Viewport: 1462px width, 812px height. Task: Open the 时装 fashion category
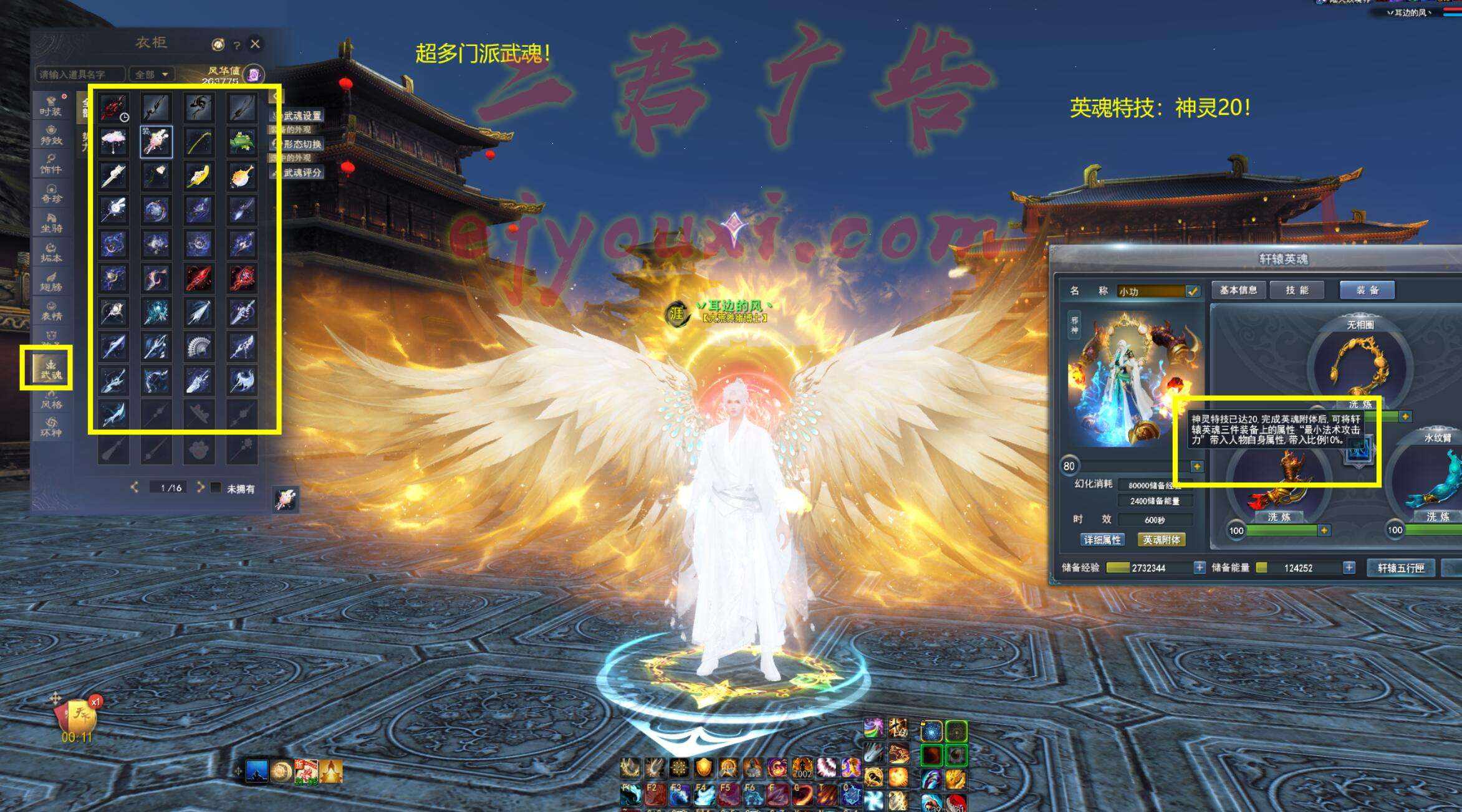click(x=50, y=107)
